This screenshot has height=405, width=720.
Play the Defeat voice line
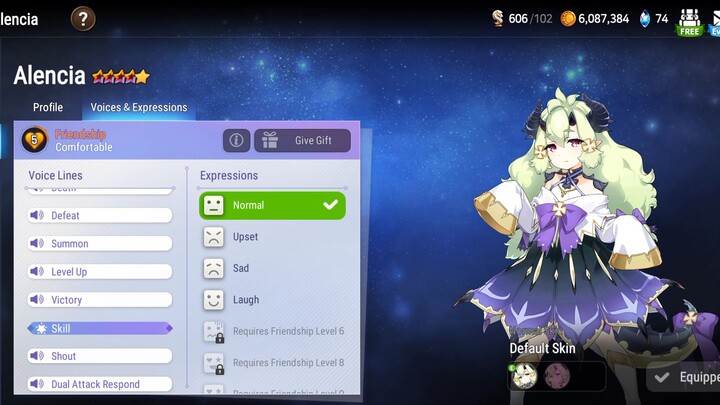click(x=99, y=215)
